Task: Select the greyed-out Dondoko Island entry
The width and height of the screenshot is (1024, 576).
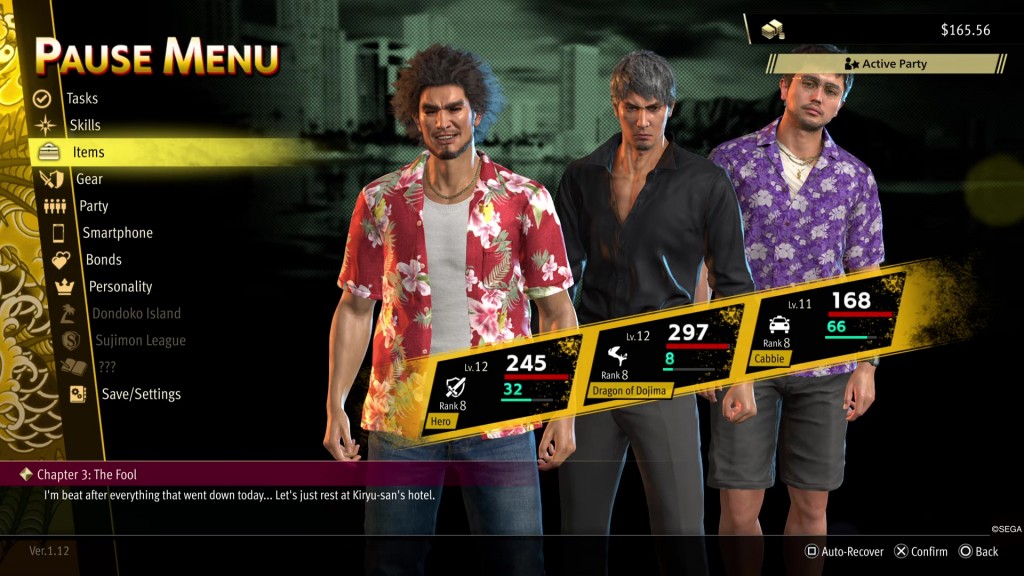Action: pyautogui.click(x=136, y=314)
